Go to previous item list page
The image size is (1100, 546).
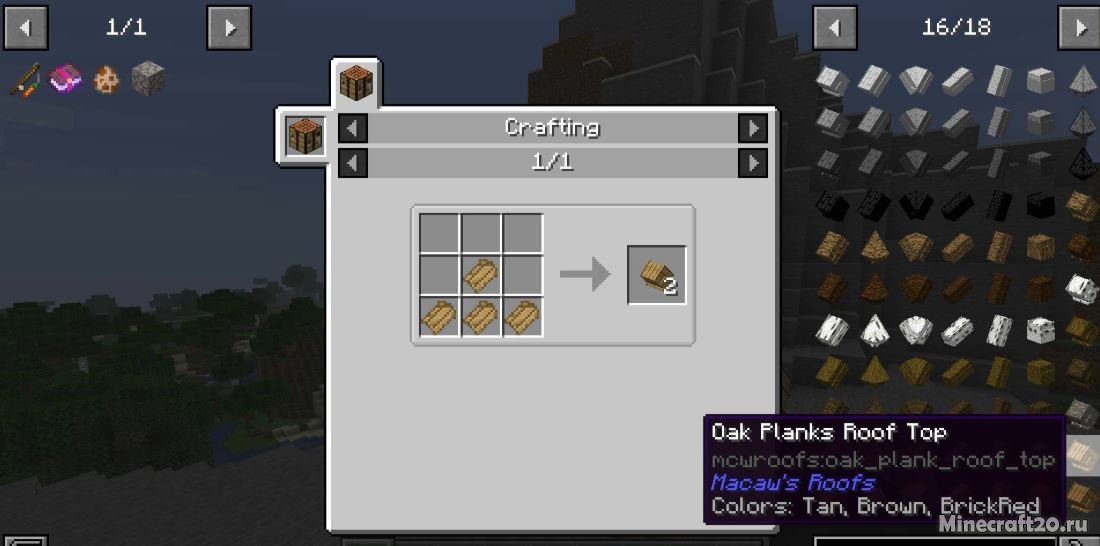[835, 28]
